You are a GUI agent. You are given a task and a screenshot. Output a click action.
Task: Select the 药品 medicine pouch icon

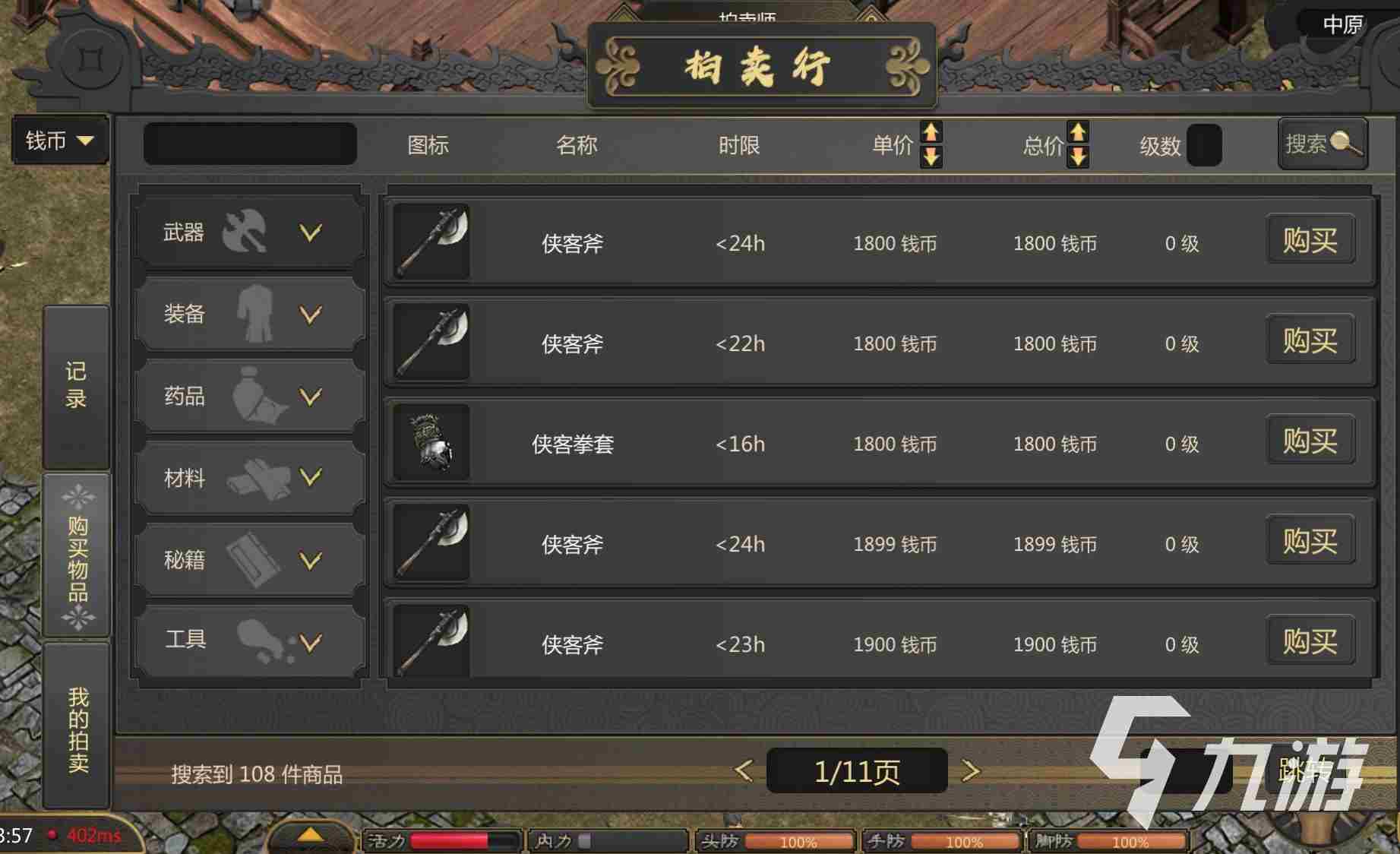(x=256, y=396)
